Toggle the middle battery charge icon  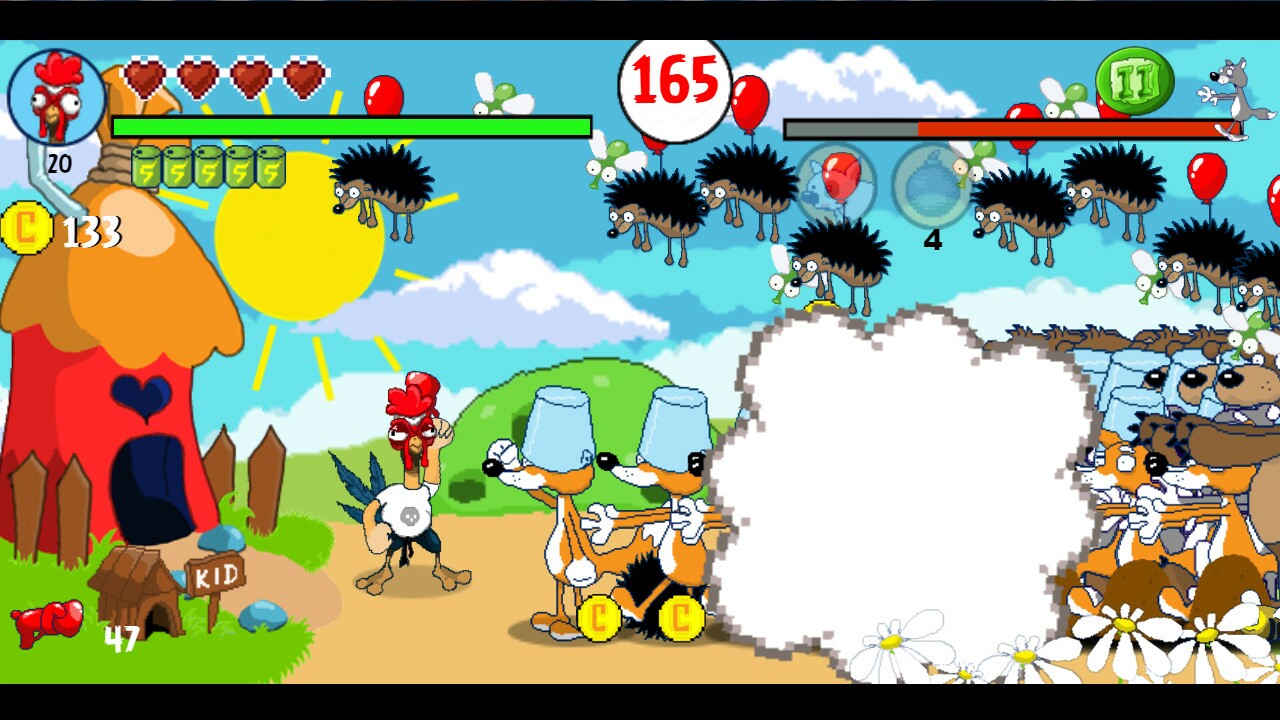(x=209, y=167)
